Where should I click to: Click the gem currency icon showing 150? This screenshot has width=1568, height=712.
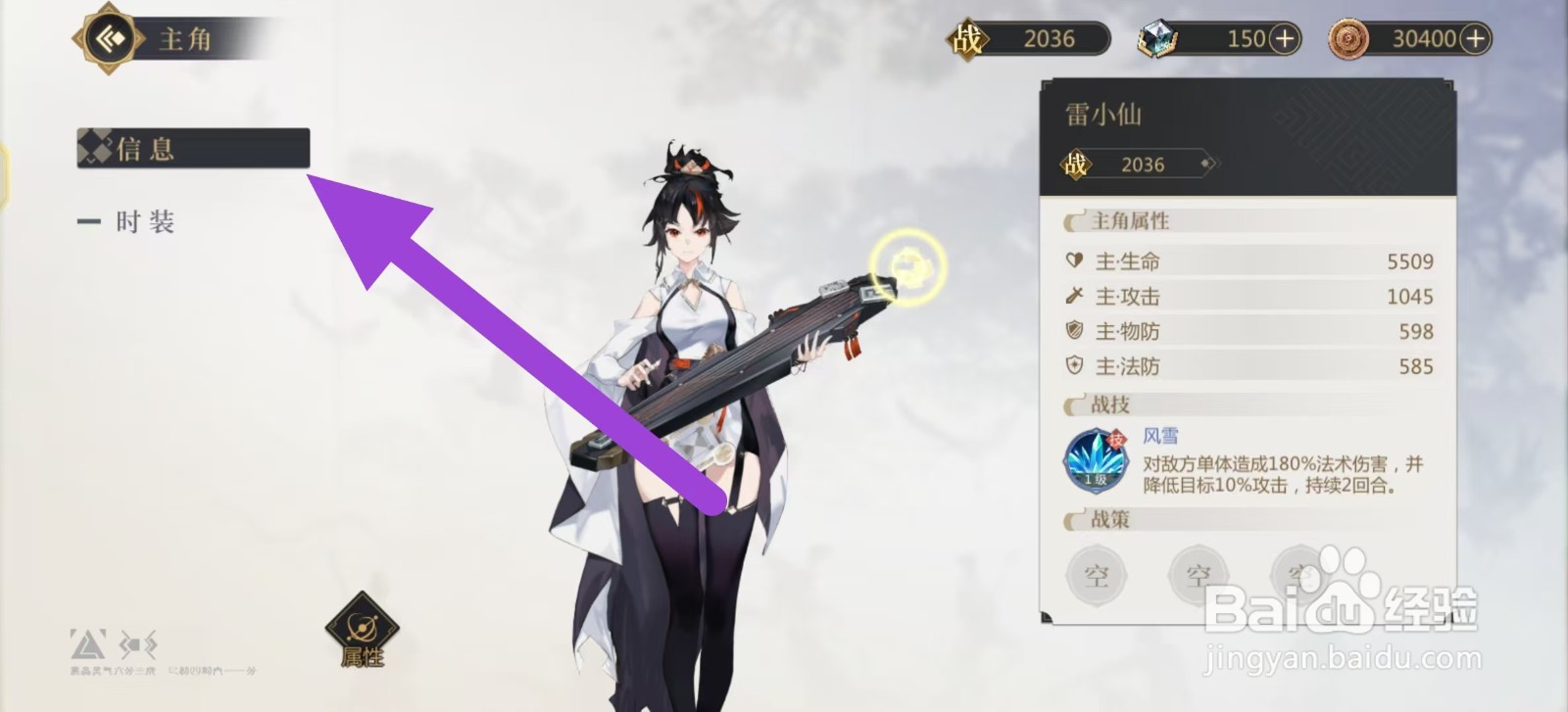tap(1158, 38)
